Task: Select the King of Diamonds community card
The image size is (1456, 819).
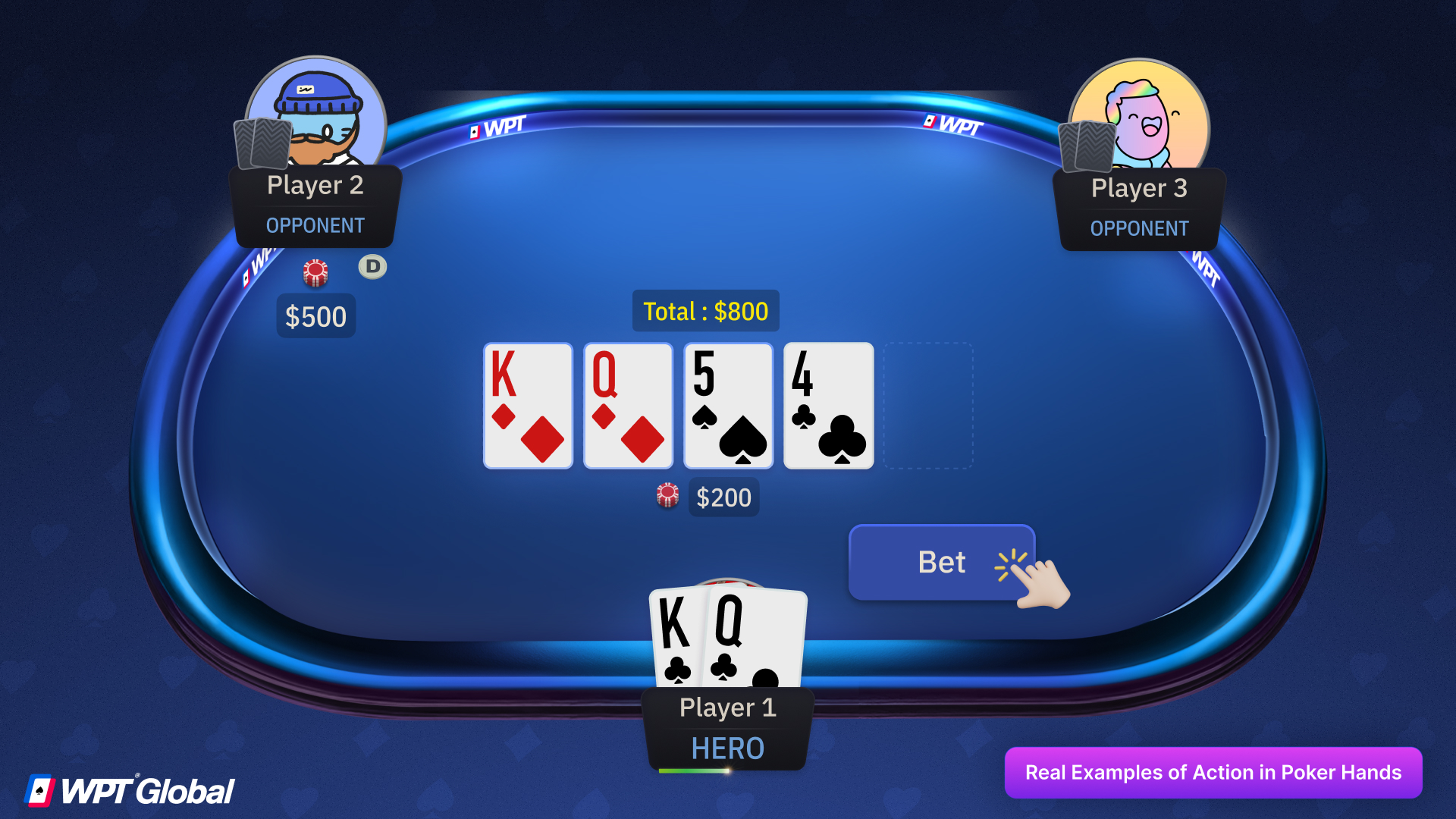Action: (x=527, y=406)
